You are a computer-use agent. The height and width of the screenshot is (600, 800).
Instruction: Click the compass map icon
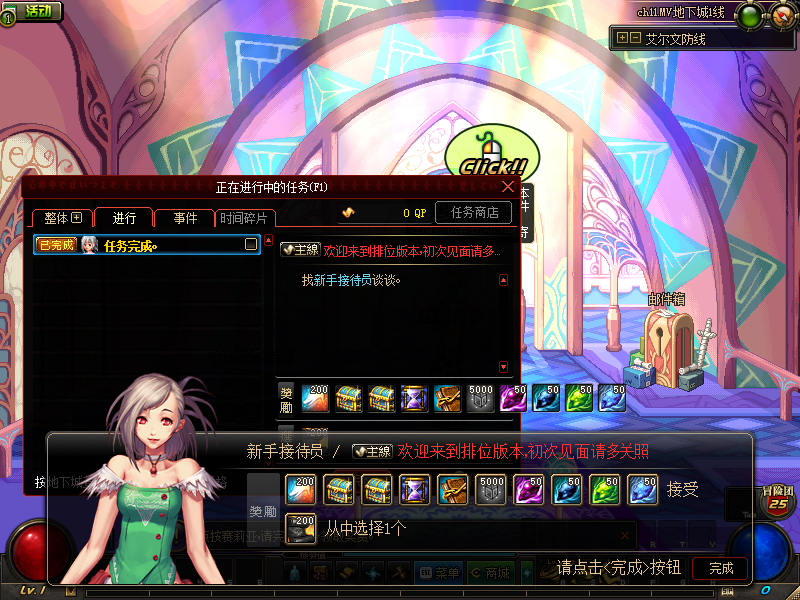[x=782, y=14]
